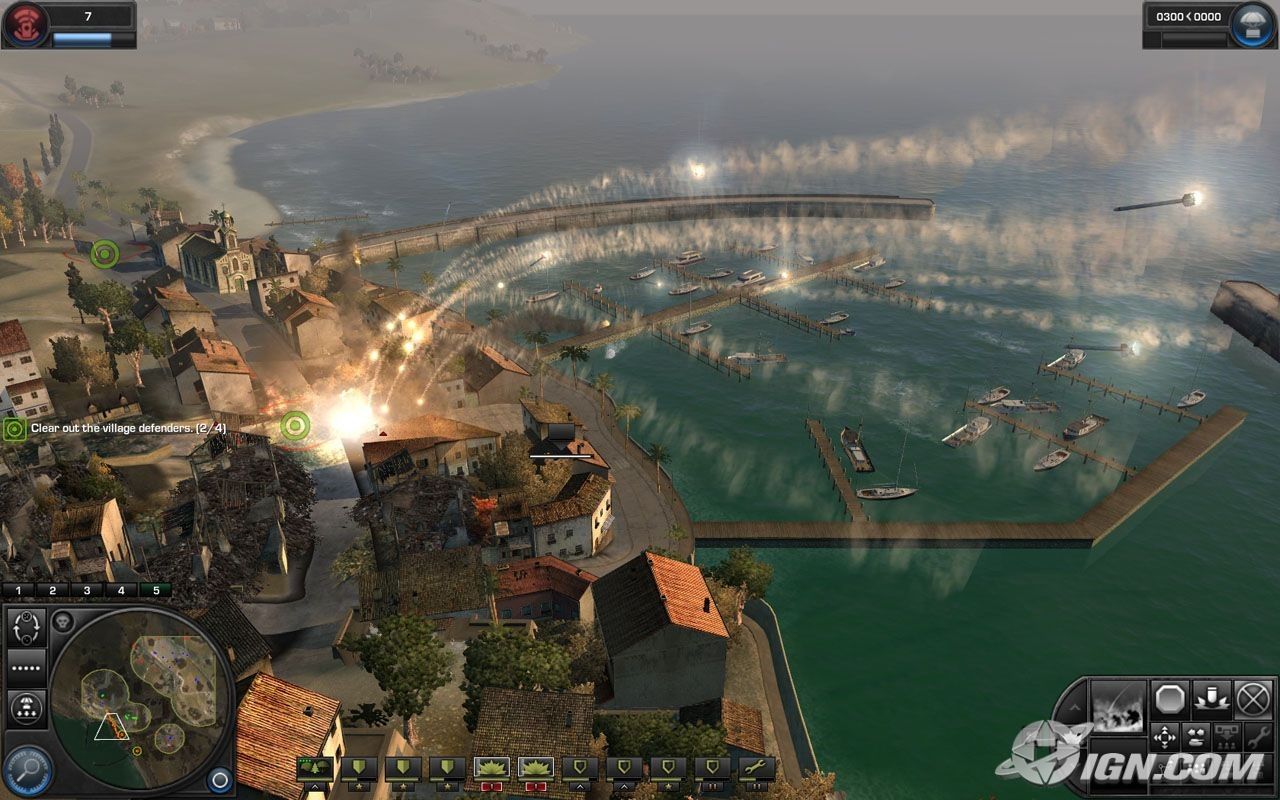Issue the four-arrow move order
Image resolution: width=1280 pixels, height=800 pixels.
1165,738
